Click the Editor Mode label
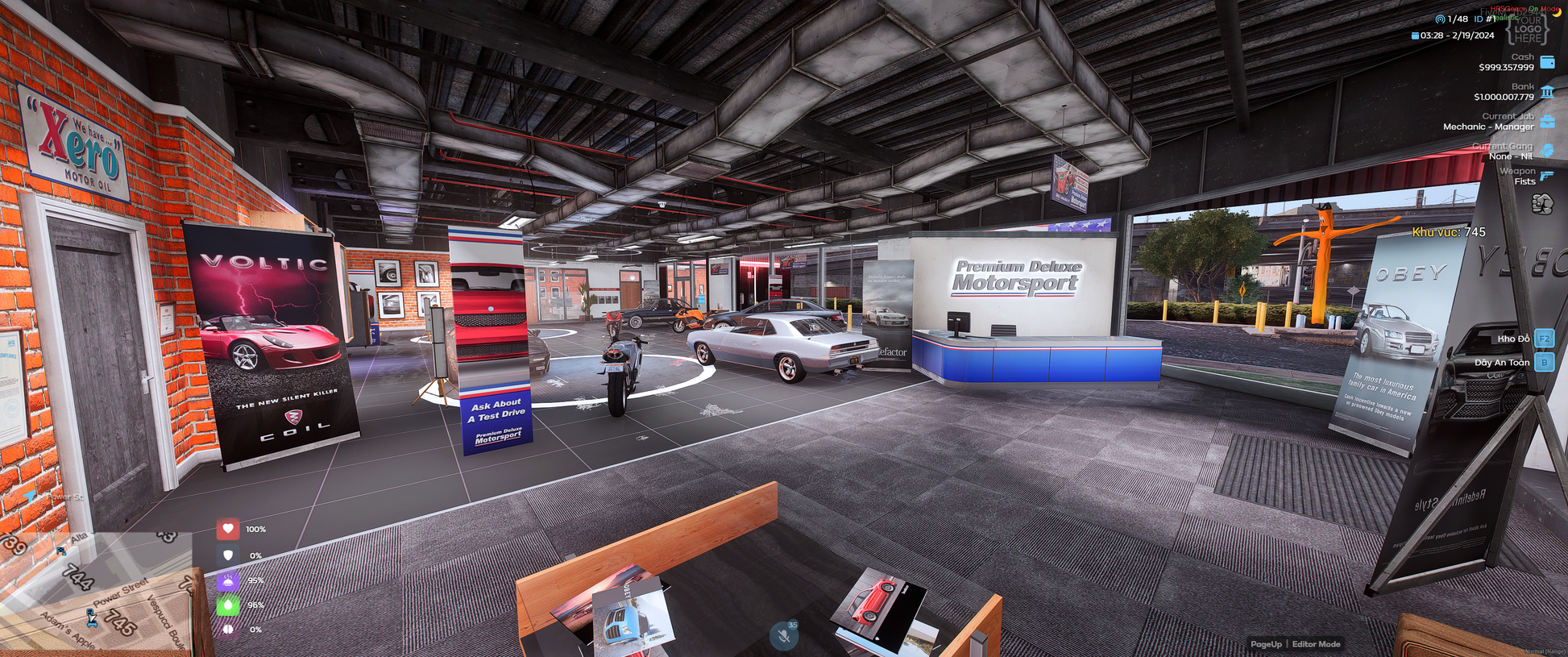1568x657 pixels. [1316, 644]
